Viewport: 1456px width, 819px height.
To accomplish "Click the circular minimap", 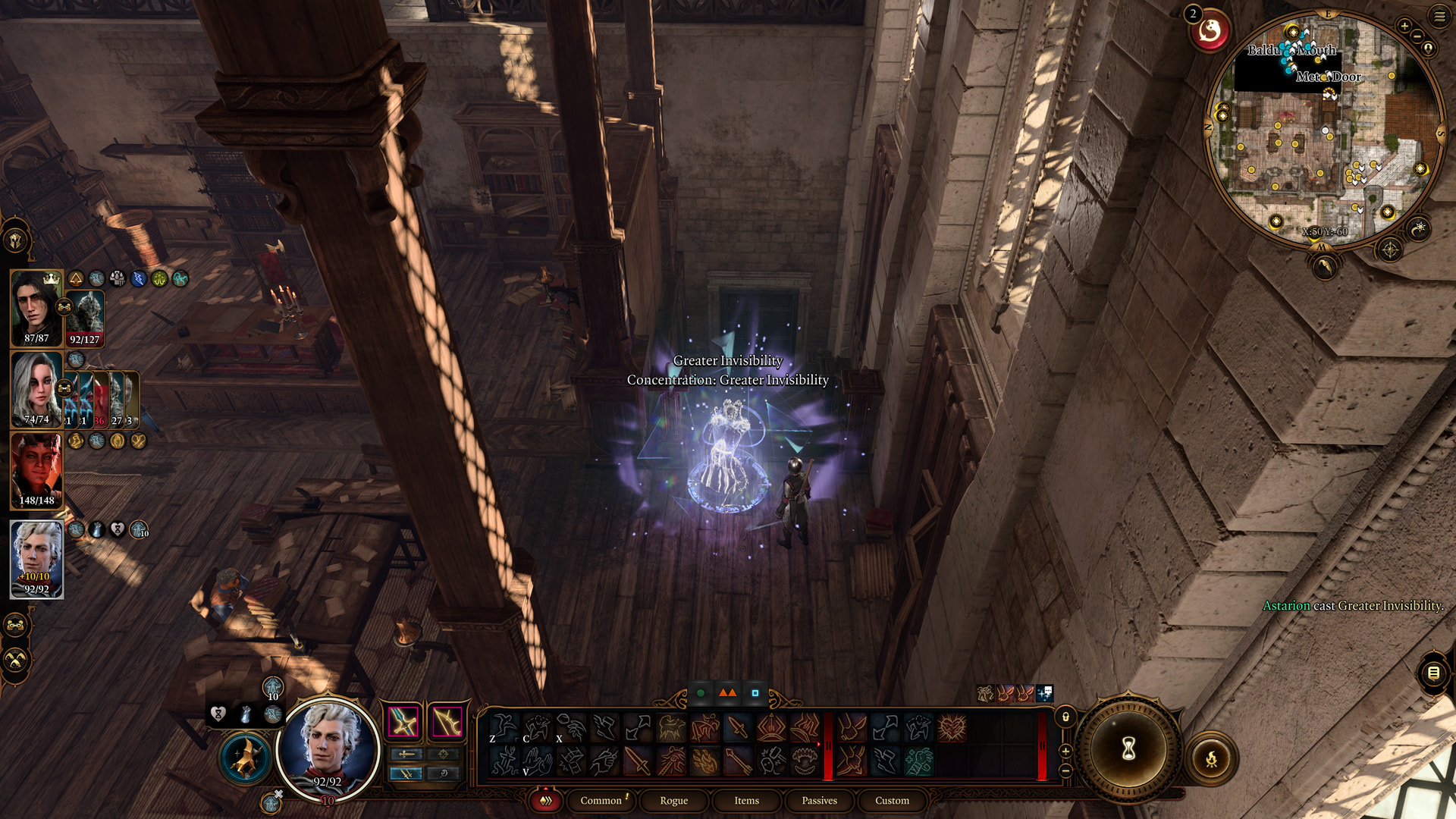I will point(1325,129).
